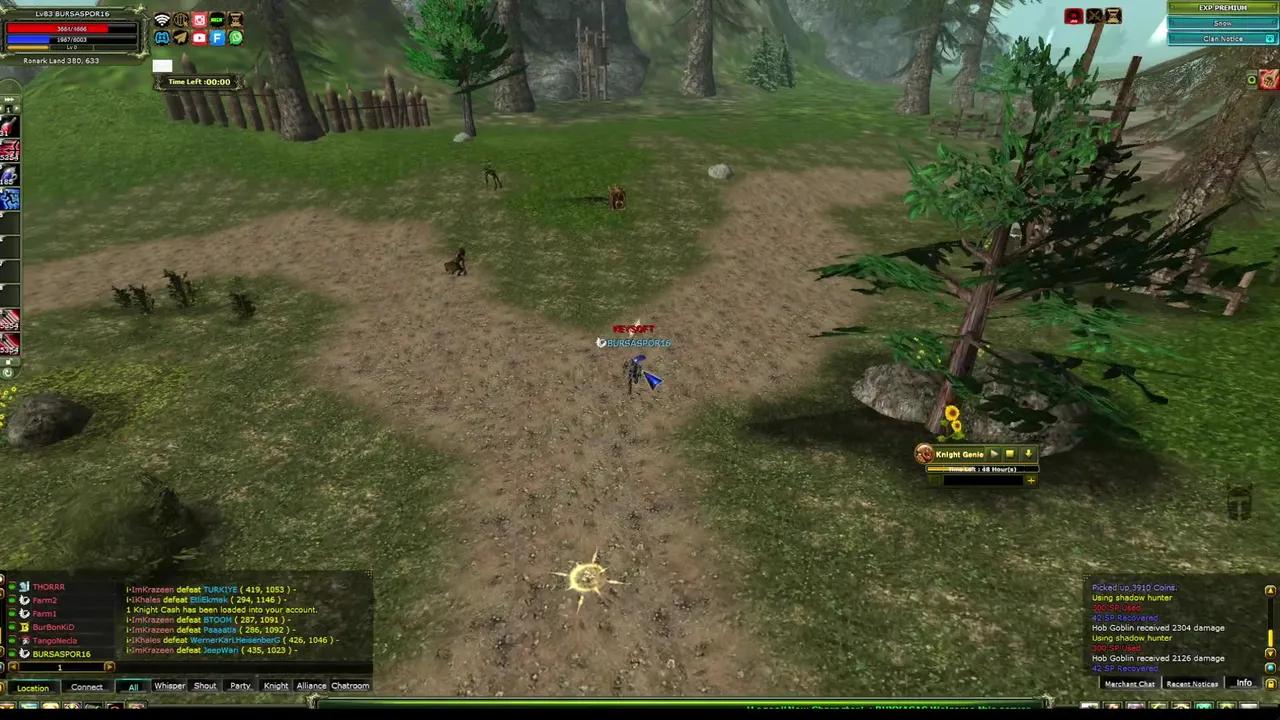Toggle the green status dot beside Farm1

click(x=12, y=613)
